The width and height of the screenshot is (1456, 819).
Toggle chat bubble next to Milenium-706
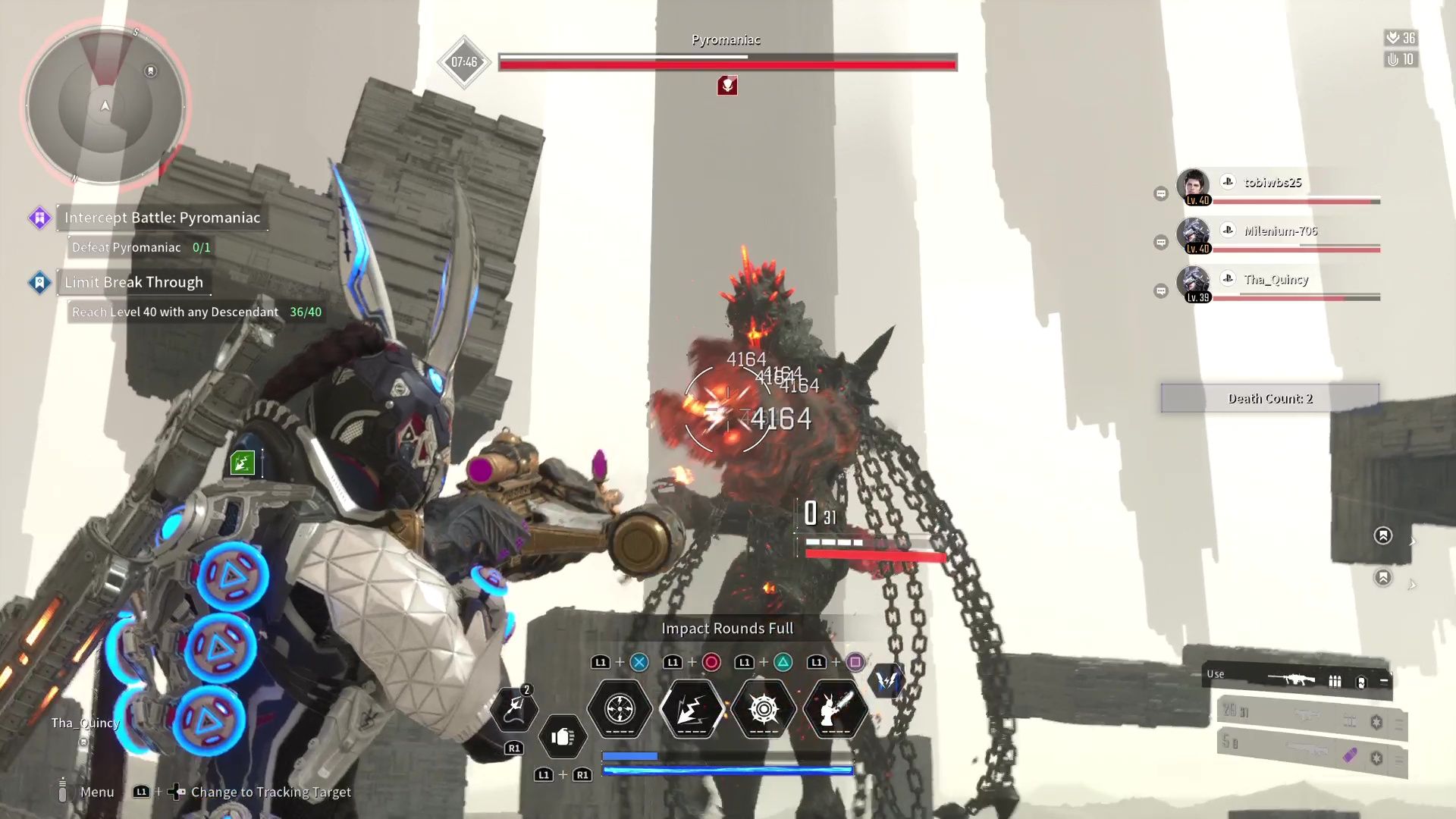tap(1162, 242)
